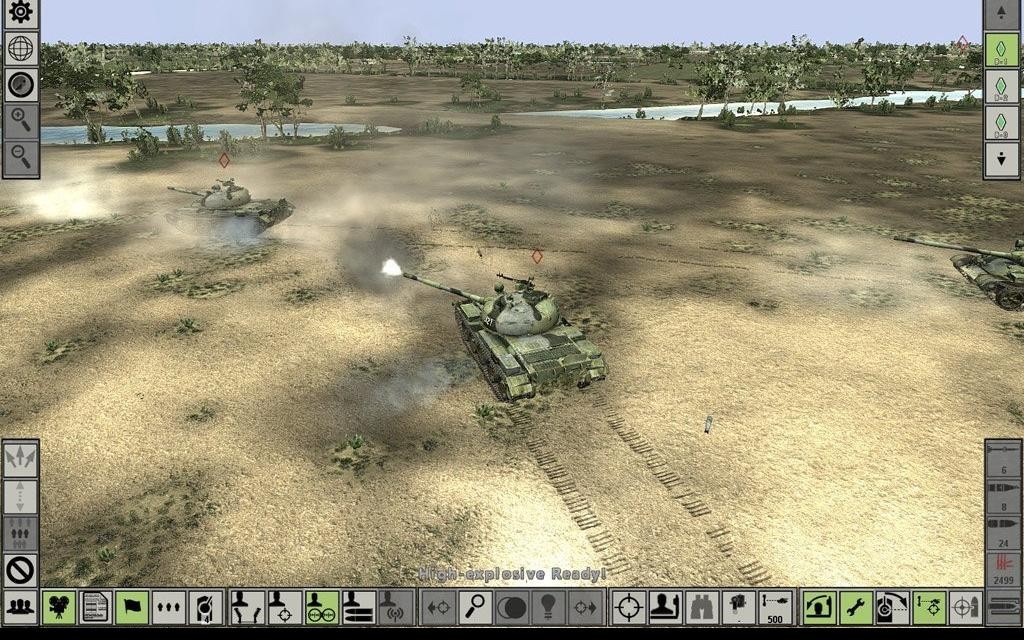Activate the crosshair target order
Viewport: 1024px width, 640px height.
coord(628,607)
